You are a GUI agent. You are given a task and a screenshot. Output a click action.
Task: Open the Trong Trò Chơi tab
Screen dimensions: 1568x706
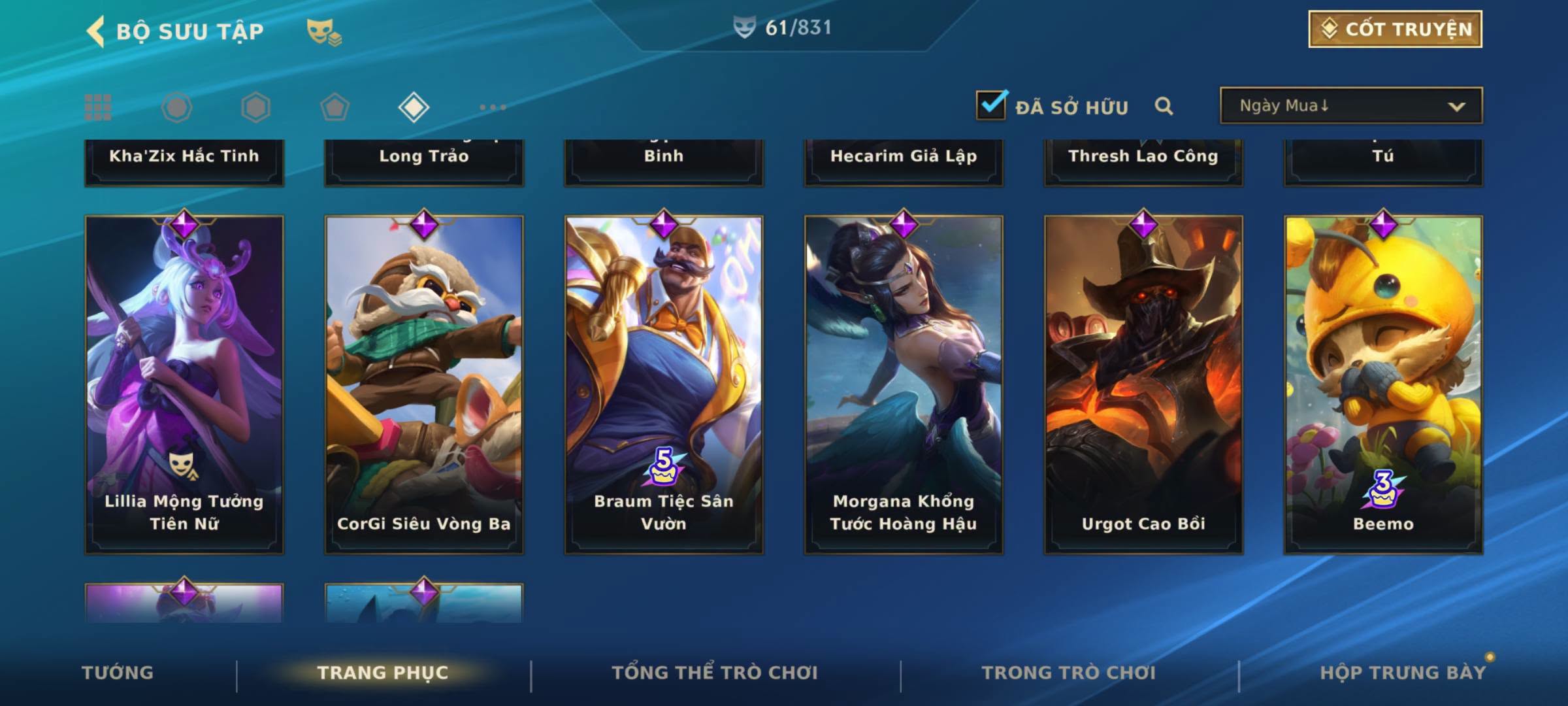click(1068, 673)
